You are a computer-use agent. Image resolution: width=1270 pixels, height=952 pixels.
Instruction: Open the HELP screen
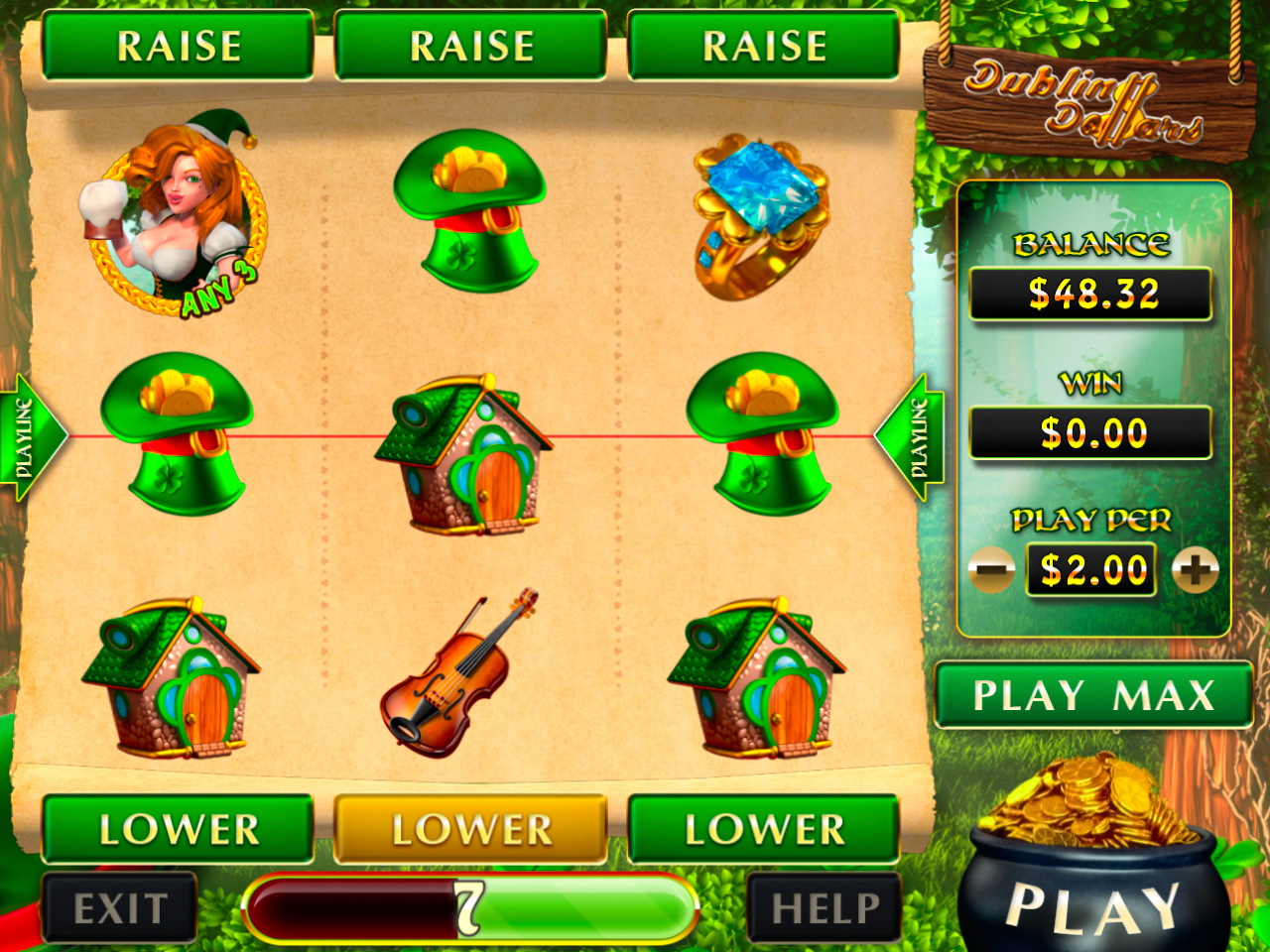point(825,907)
